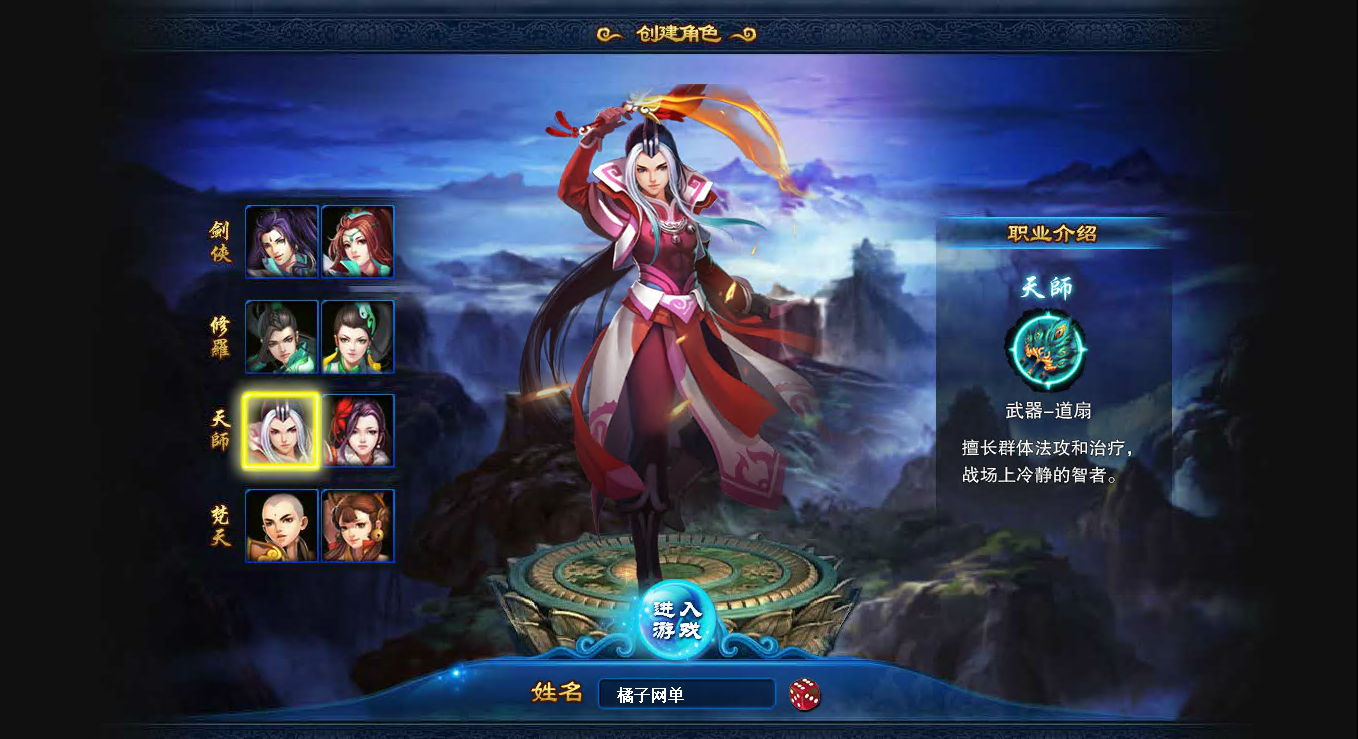Switch to the 修罗 class selection
The height and width of the screenshot is (739, 1358).
(219, 337)
